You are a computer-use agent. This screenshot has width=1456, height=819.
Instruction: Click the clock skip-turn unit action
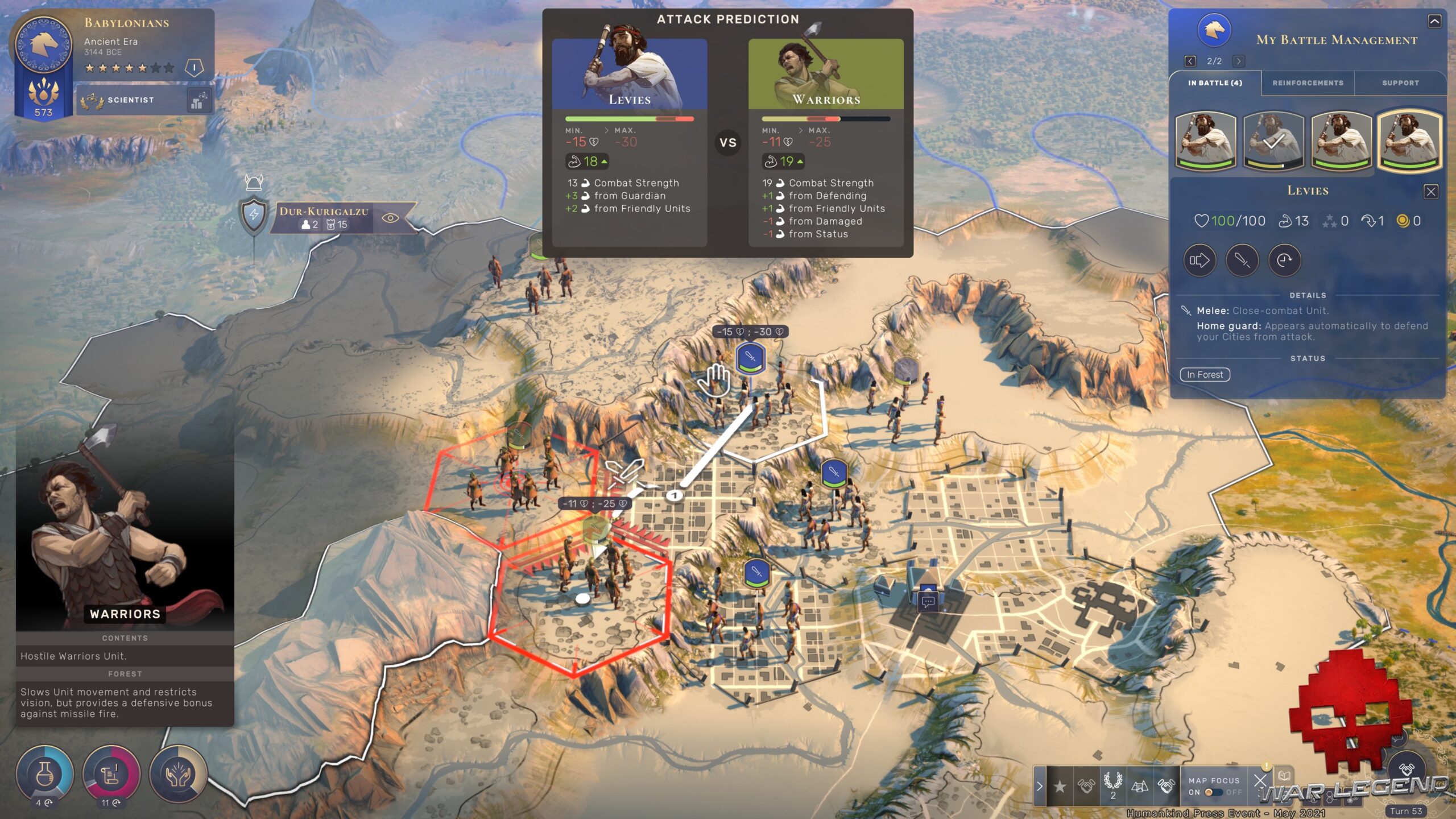pyautogui.click(x=1284, y=260)
